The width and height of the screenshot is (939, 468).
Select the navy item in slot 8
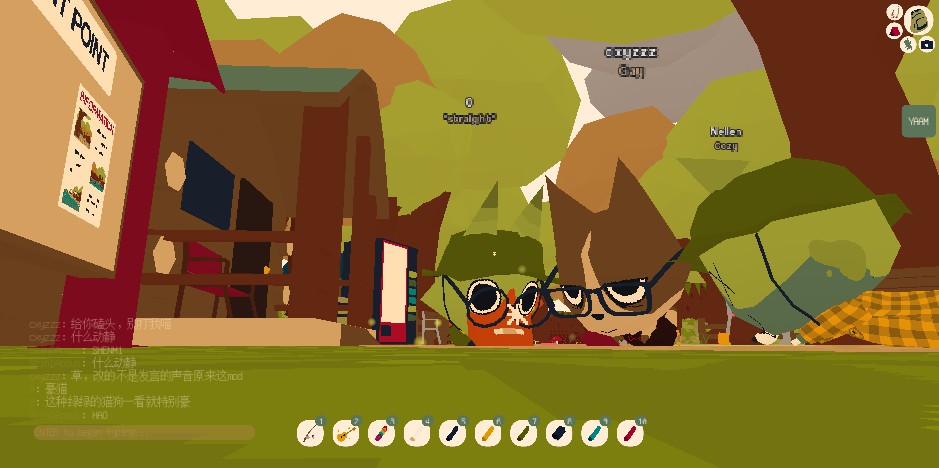coord(557,434)
